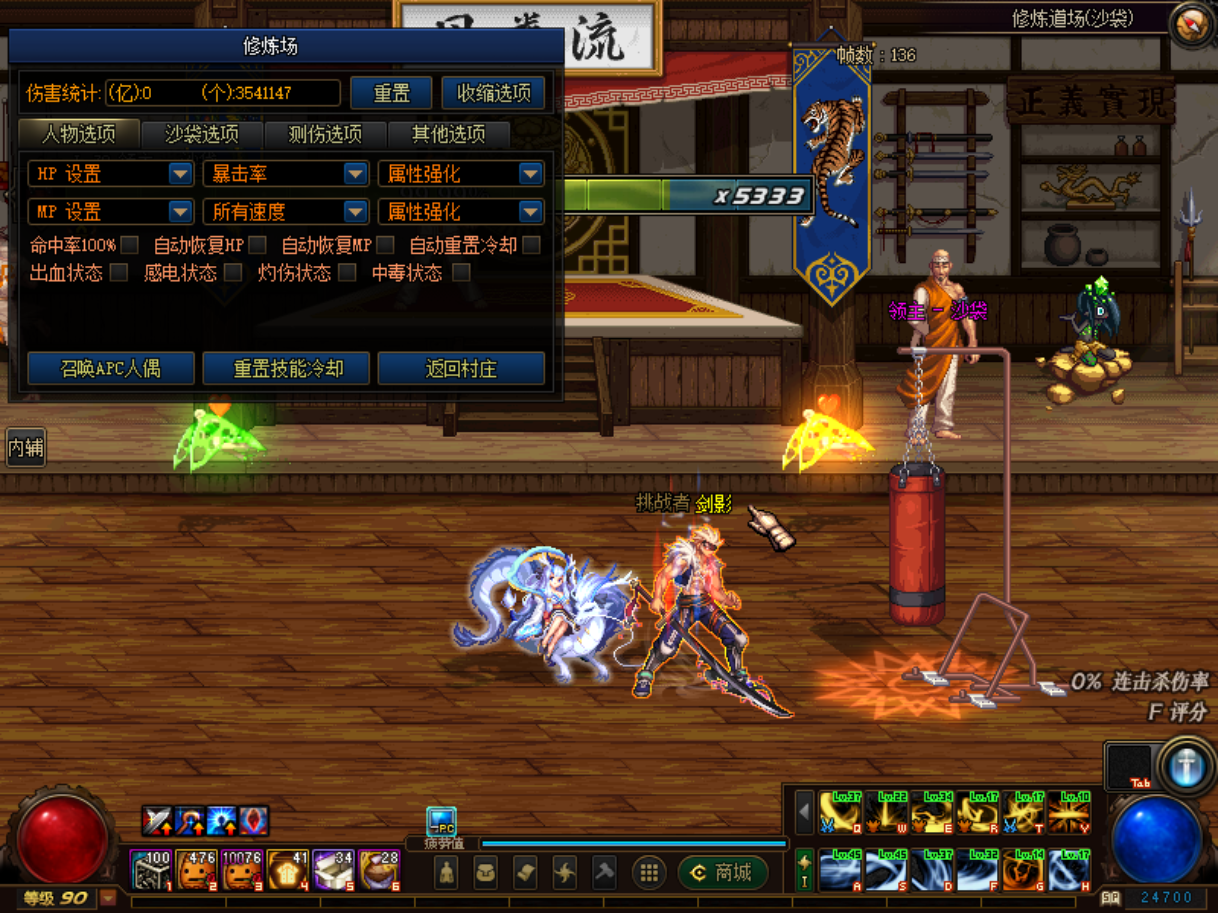Open the 商城 shop

(x=722, y=873)
